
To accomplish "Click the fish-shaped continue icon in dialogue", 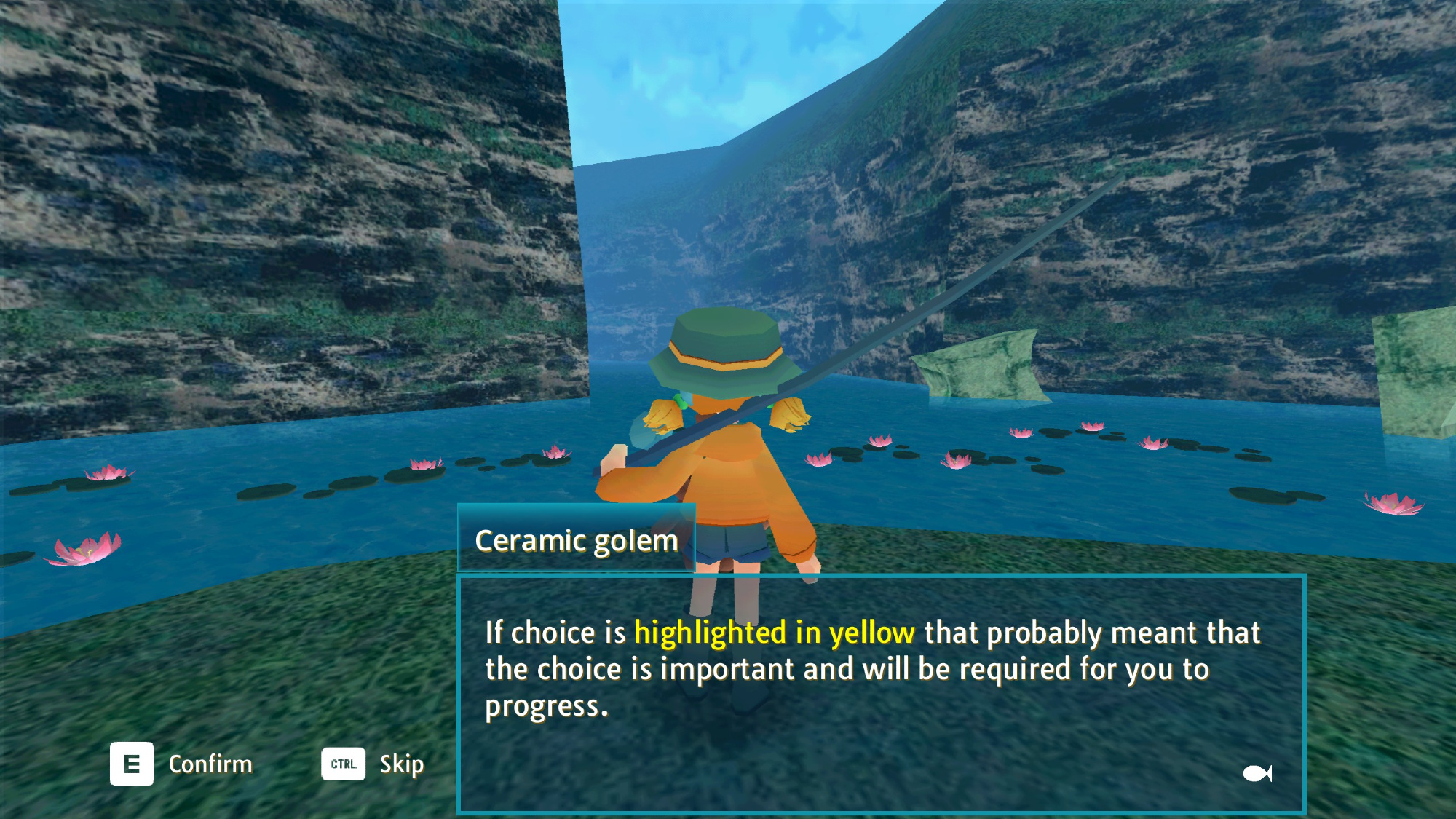I will [1257, 772].
